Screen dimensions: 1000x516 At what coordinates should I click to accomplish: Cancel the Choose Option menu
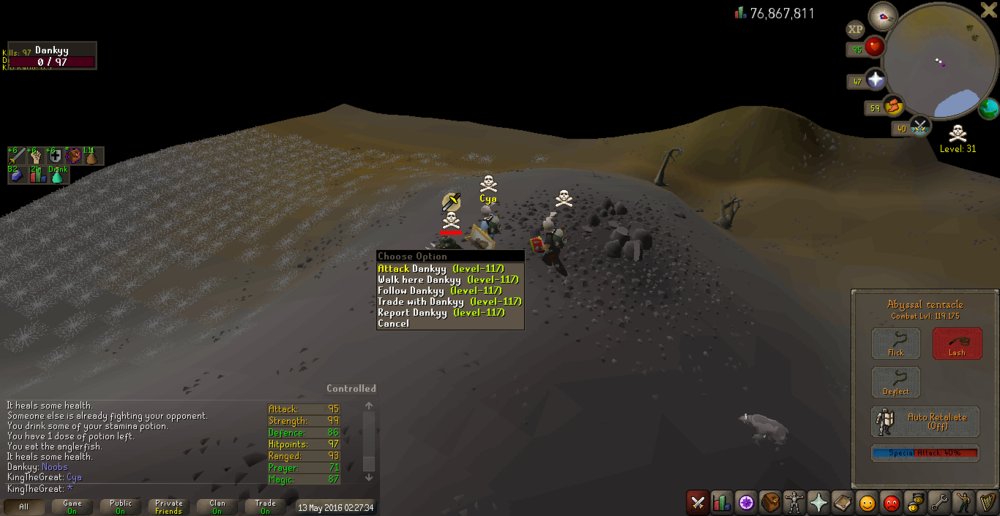point(394,323)
